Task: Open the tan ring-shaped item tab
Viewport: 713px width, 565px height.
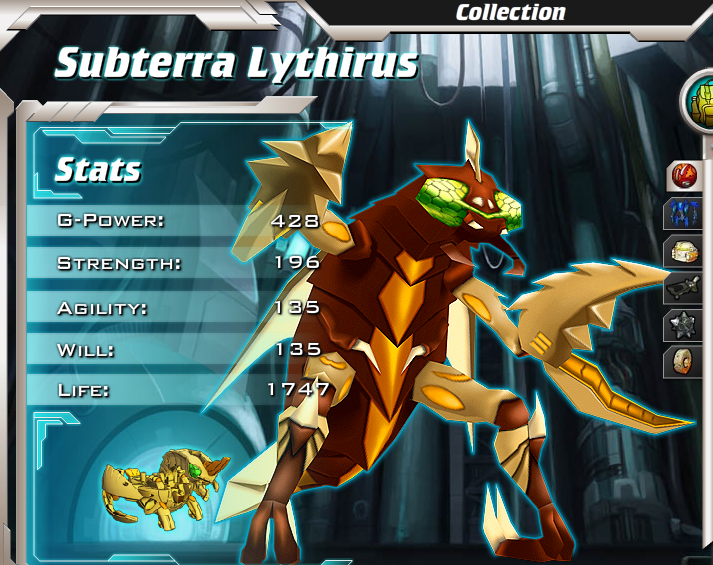Action: (688, 362)
